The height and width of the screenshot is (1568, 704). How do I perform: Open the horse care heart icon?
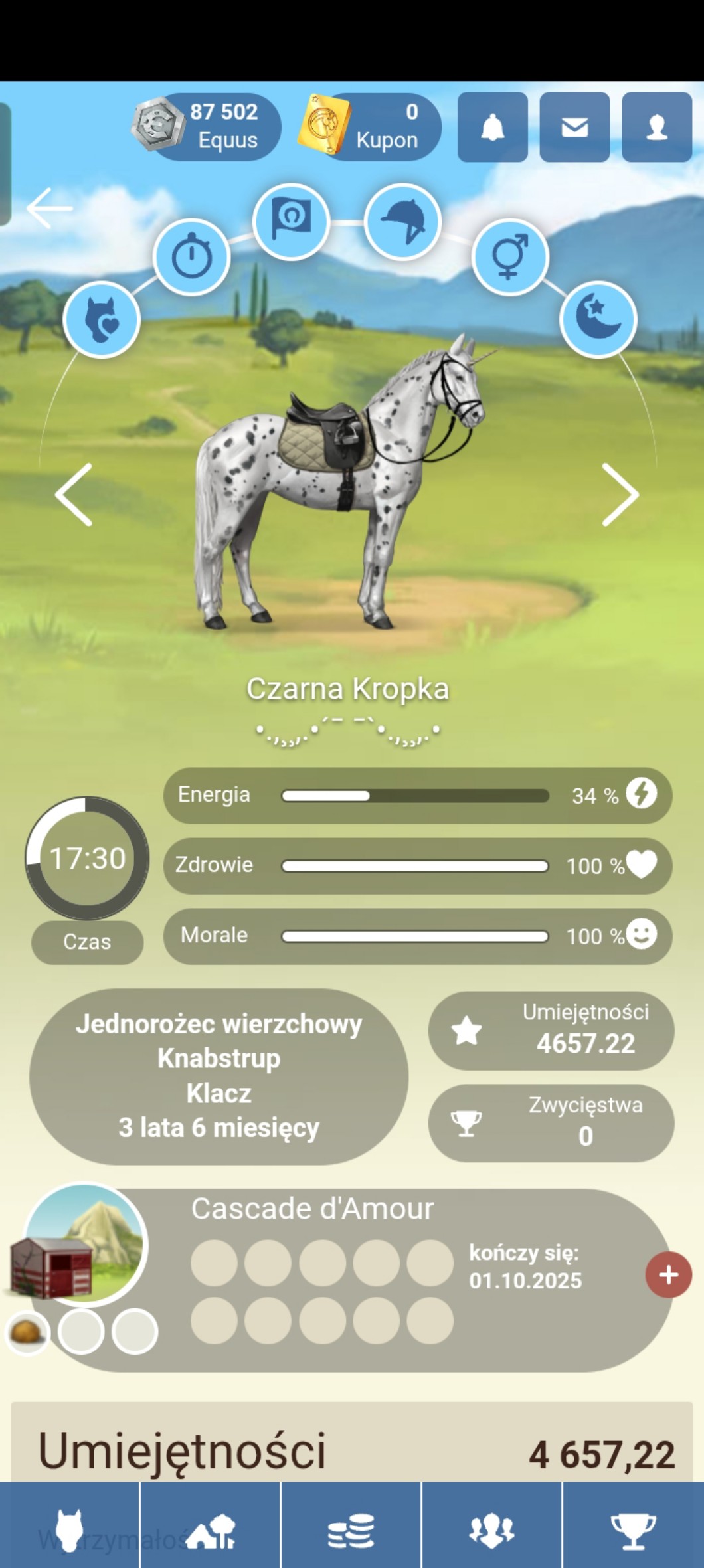[x=102, y=319]
